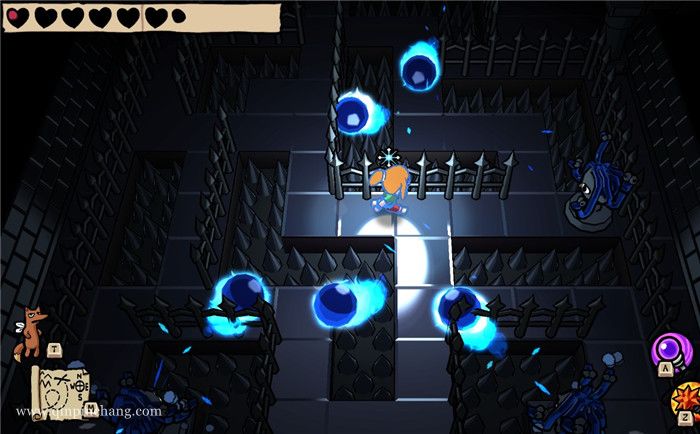Use the purple orb wand item
This screenshot has height=434, width=700.
670,351
